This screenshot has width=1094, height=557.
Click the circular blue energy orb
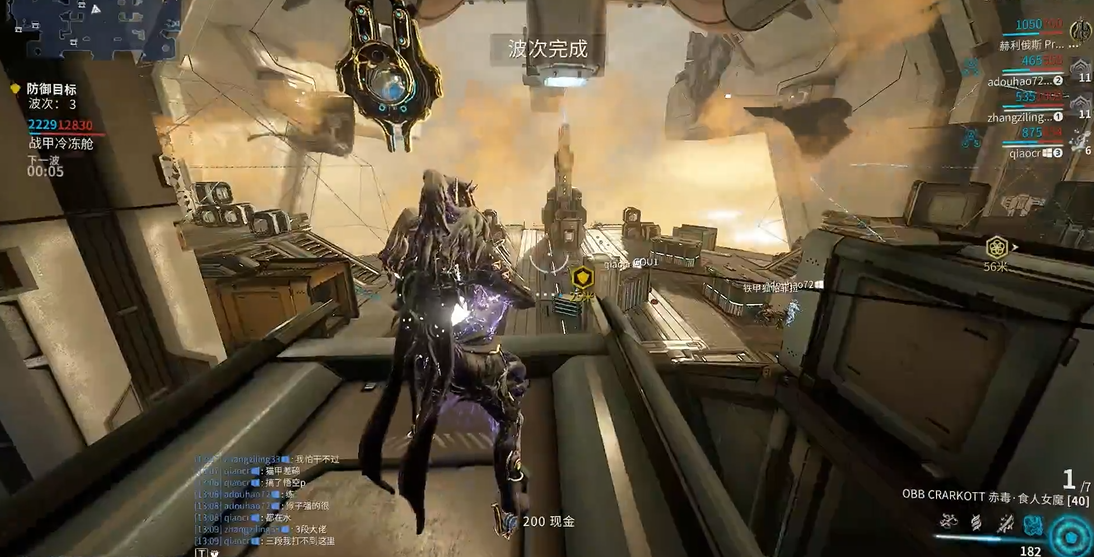click(x=1070, y=537)
